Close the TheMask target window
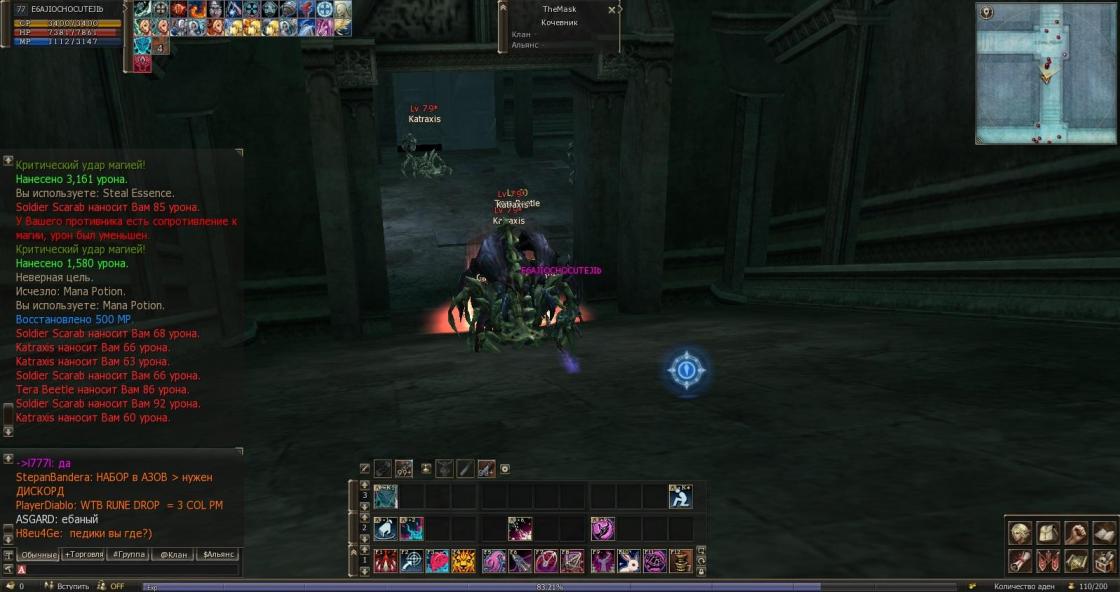This screenshot has width=1120, height=592. (612, 9)
